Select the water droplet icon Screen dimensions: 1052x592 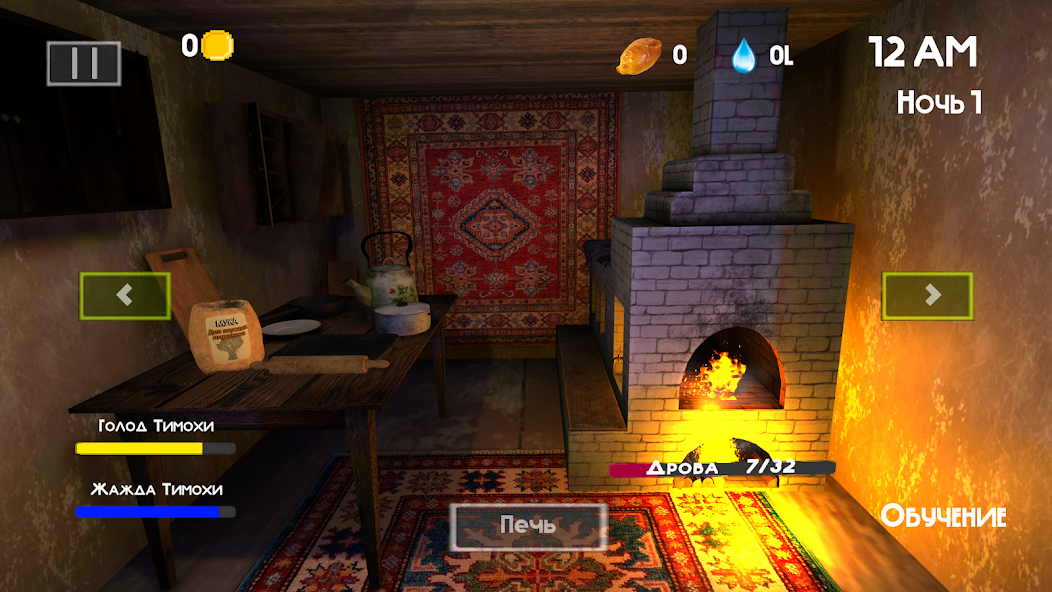pos(744,55)
